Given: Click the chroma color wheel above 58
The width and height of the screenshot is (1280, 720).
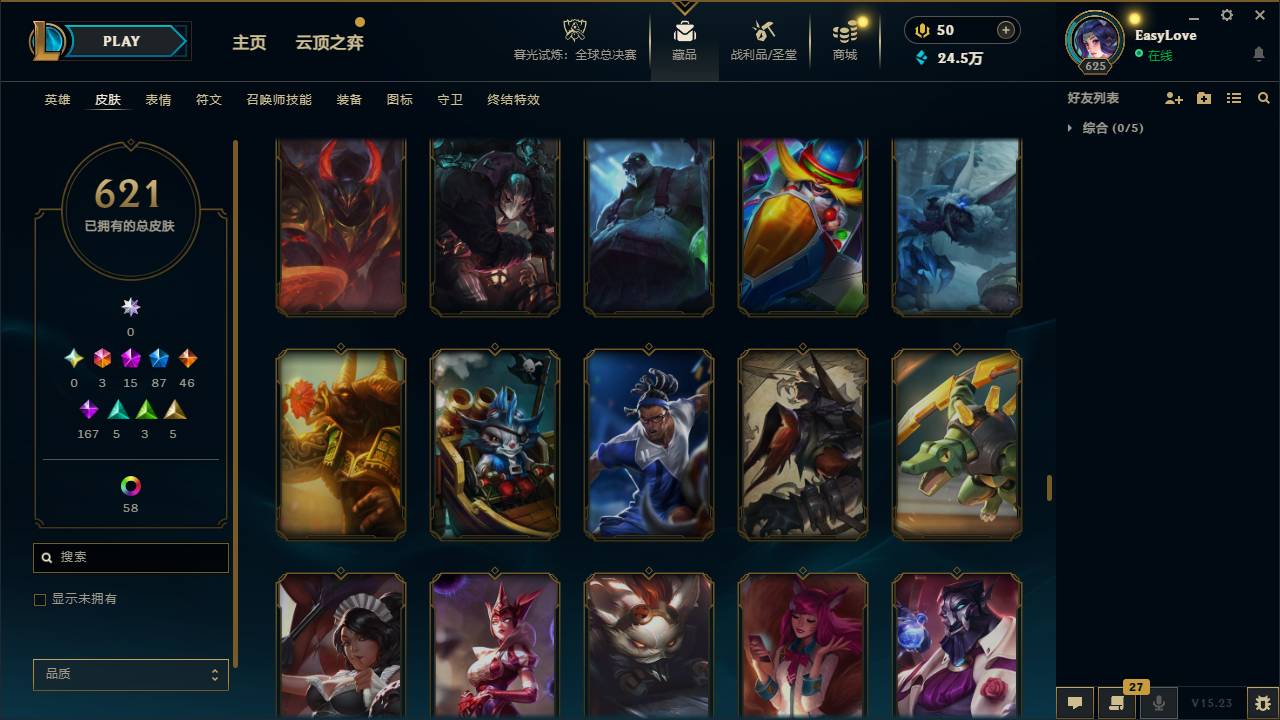Looking at the screenshot, I should pyautogui.click(x=130, y=487).
